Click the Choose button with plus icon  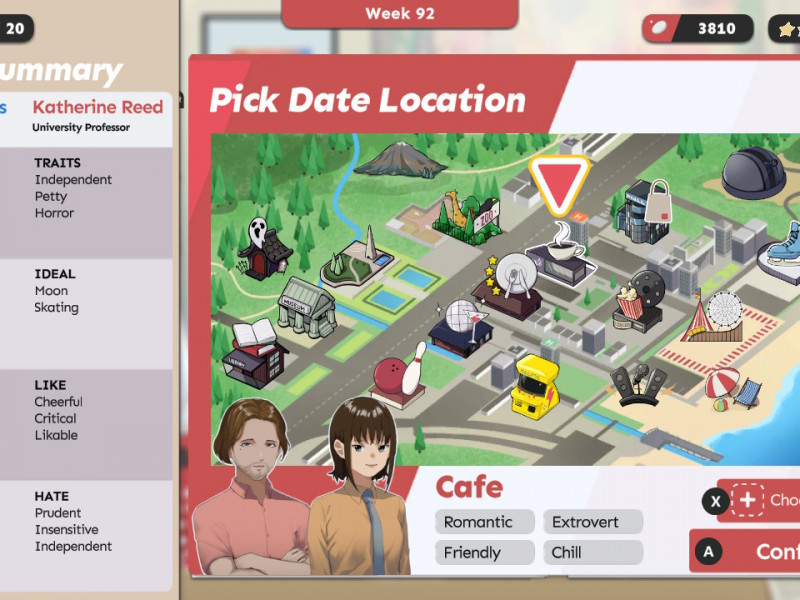pos(762,500)
